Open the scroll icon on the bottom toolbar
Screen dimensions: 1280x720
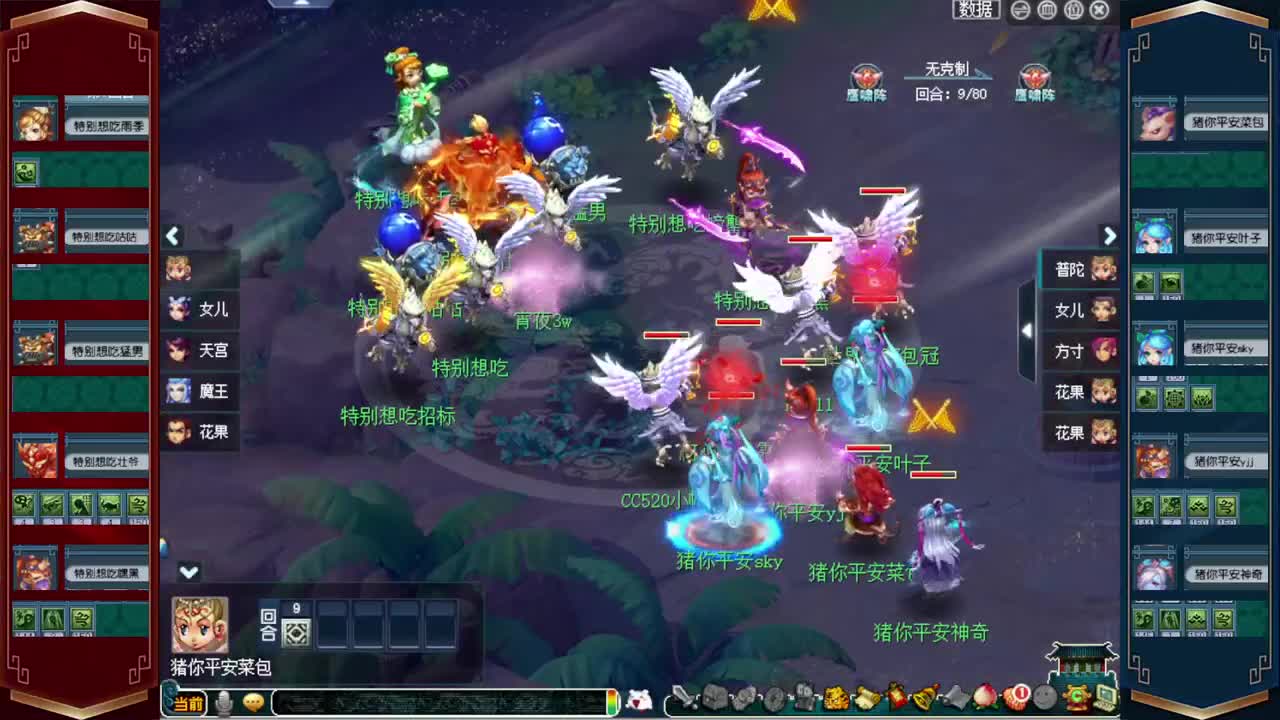[x=868, y=698]
